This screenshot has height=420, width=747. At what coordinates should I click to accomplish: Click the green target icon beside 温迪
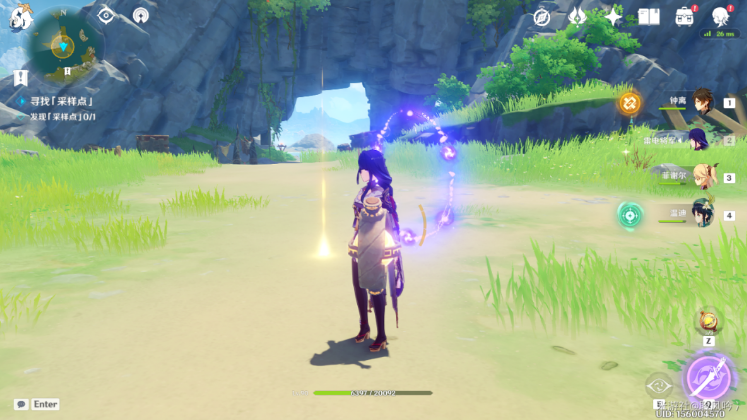pyautogui.click(x=630, y=214)
